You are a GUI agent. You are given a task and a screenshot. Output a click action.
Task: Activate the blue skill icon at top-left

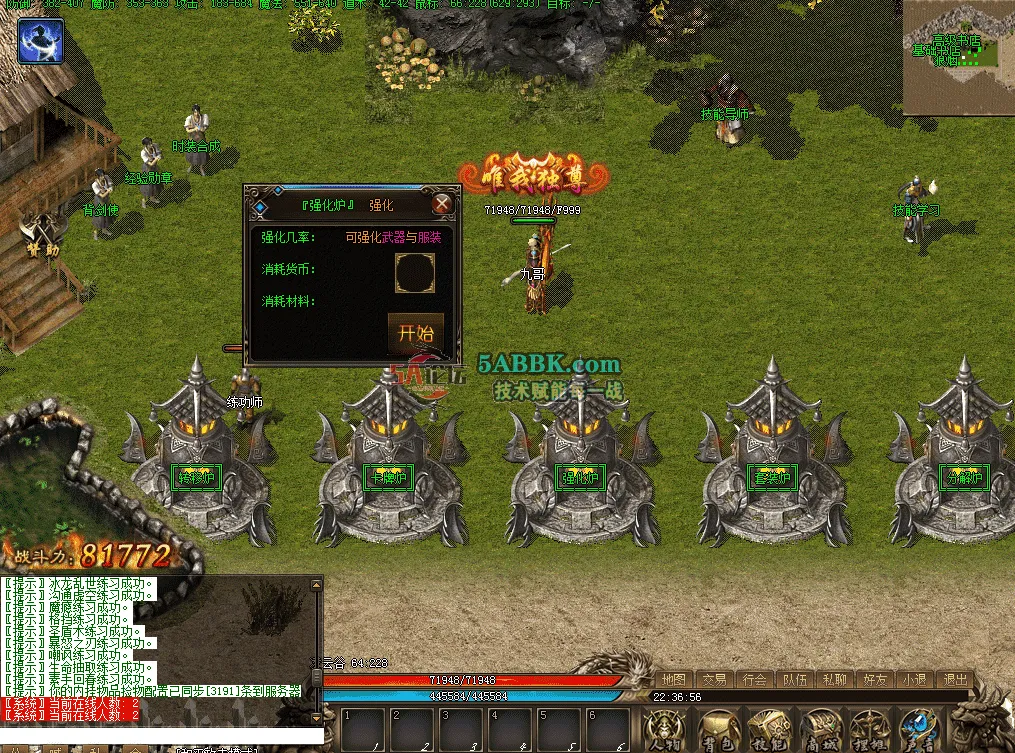pyautogui.click(x=40, y=41)
